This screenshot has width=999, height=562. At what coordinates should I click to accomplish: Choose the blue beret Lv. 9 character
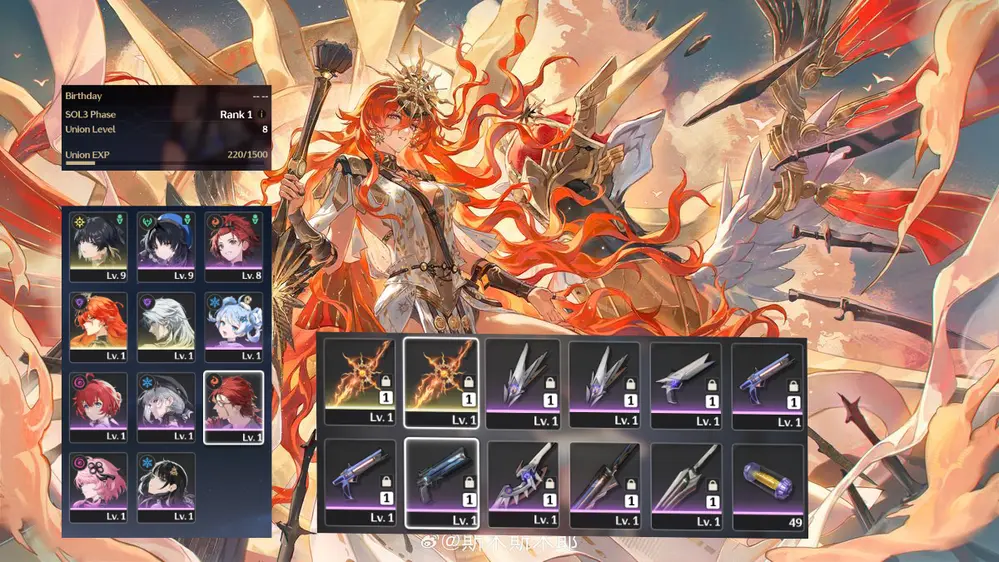click(165, 245)
